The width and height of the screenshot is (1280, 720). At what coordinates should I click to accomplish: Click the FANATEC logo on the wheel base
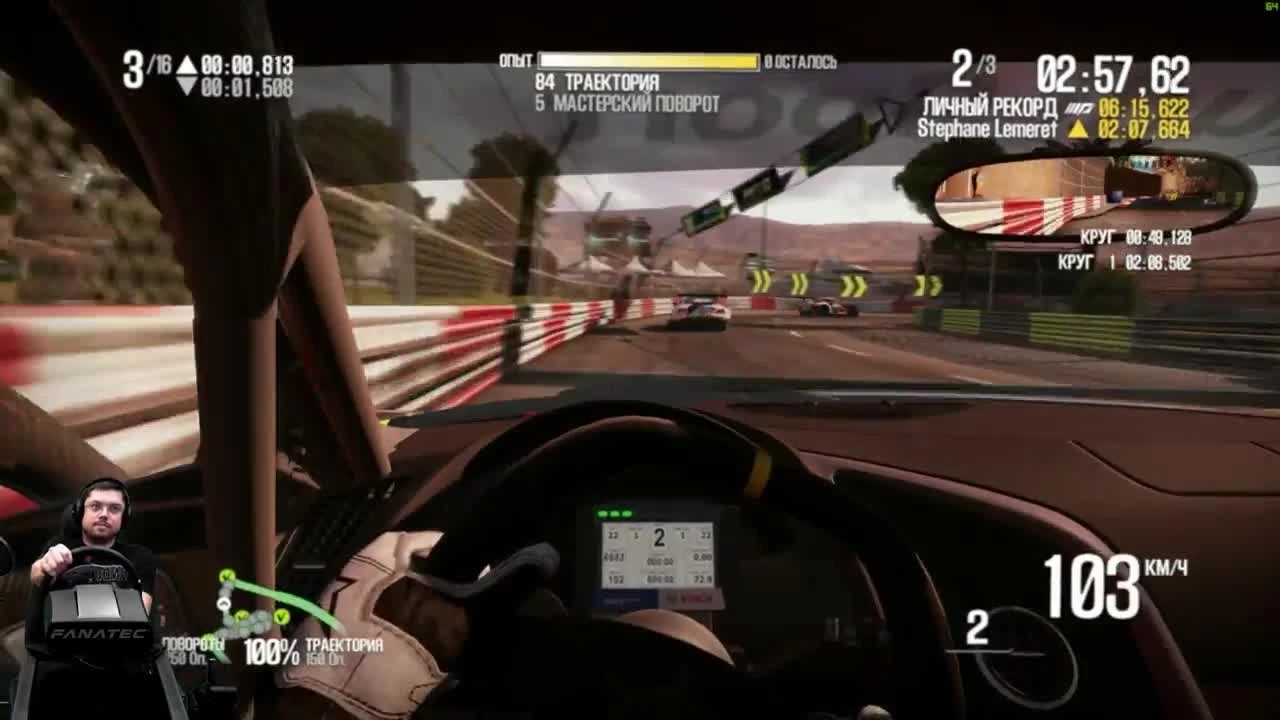pyautogui.click(x=98, y=635)
